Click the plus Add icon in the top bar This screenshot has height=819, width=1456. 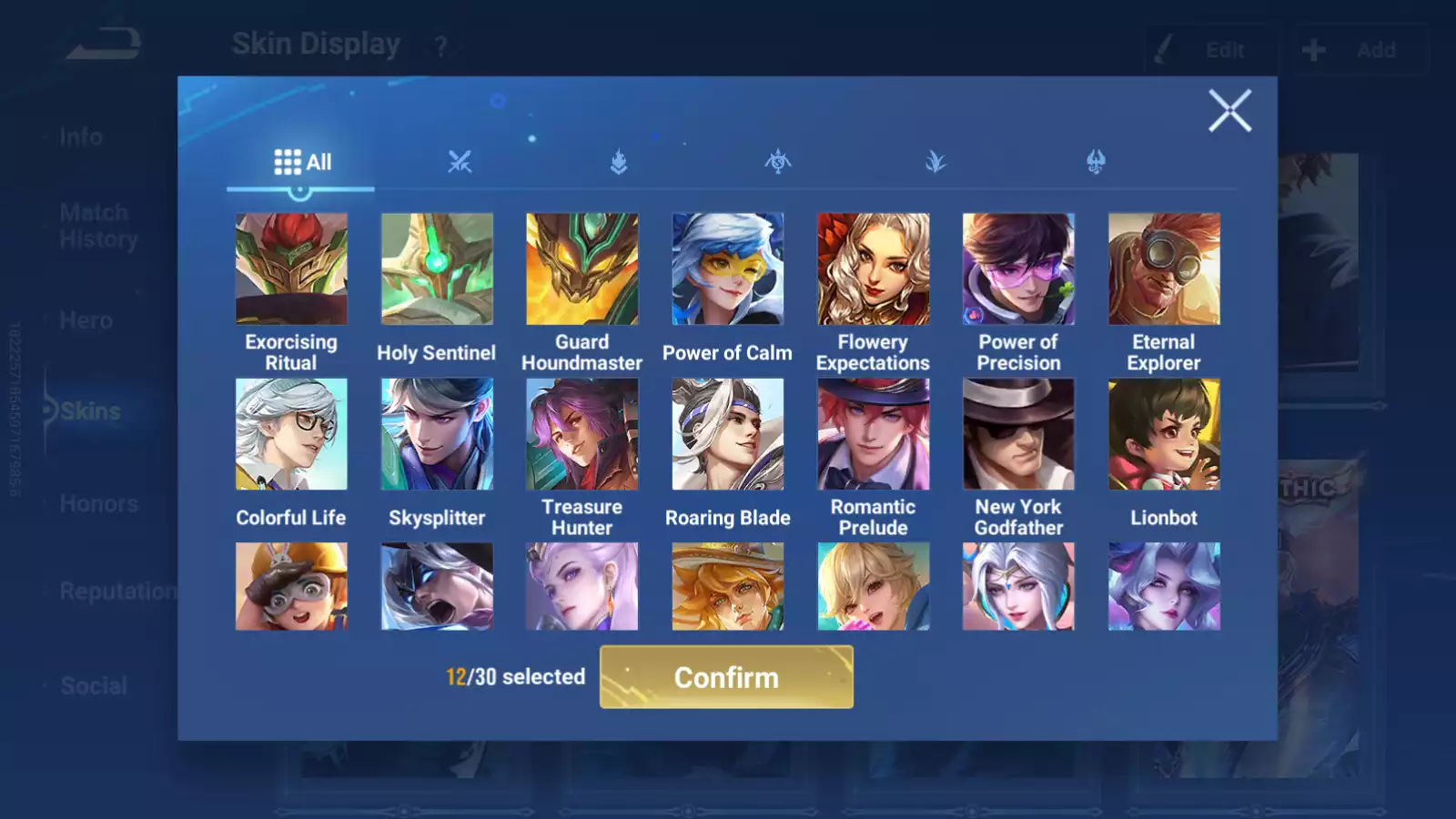[1312, 50]
